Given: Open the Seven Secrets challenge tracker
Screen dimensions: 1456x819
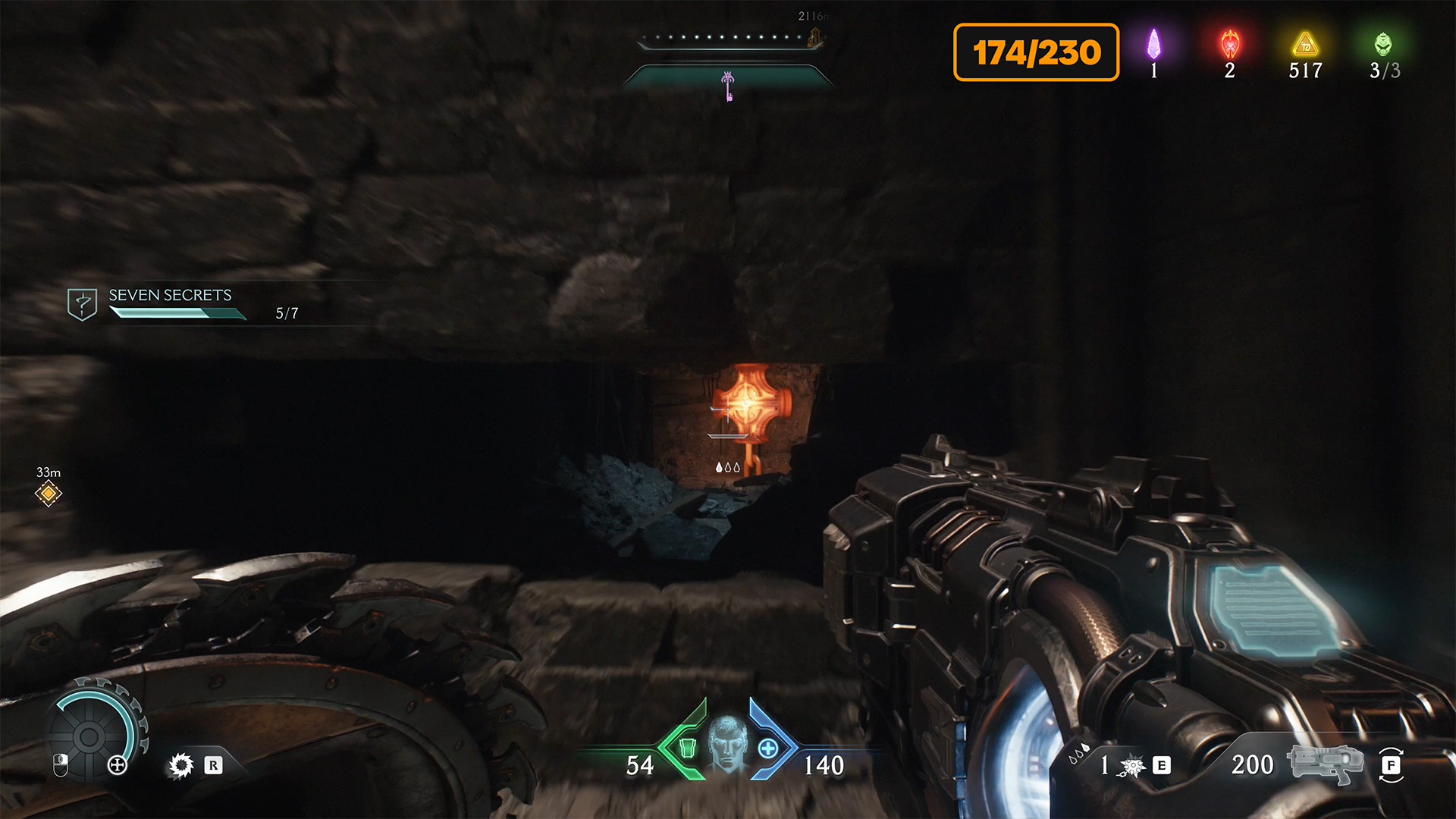Looking at the screenshot, I should click(170, 303).
